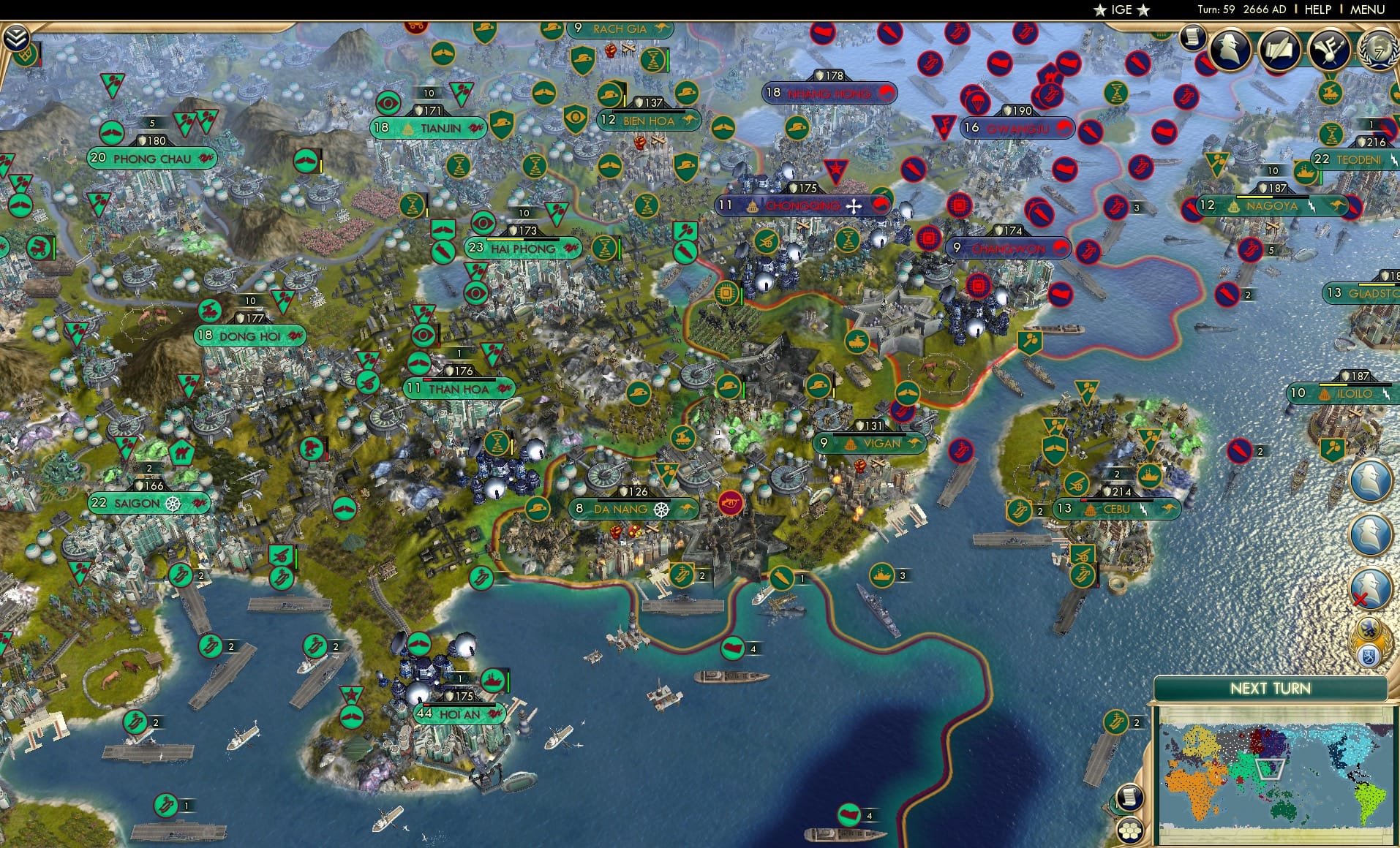Select the shield crest icon above the minimap
This screenshot has height=848, width=1400.
[x=1367, y=656]
